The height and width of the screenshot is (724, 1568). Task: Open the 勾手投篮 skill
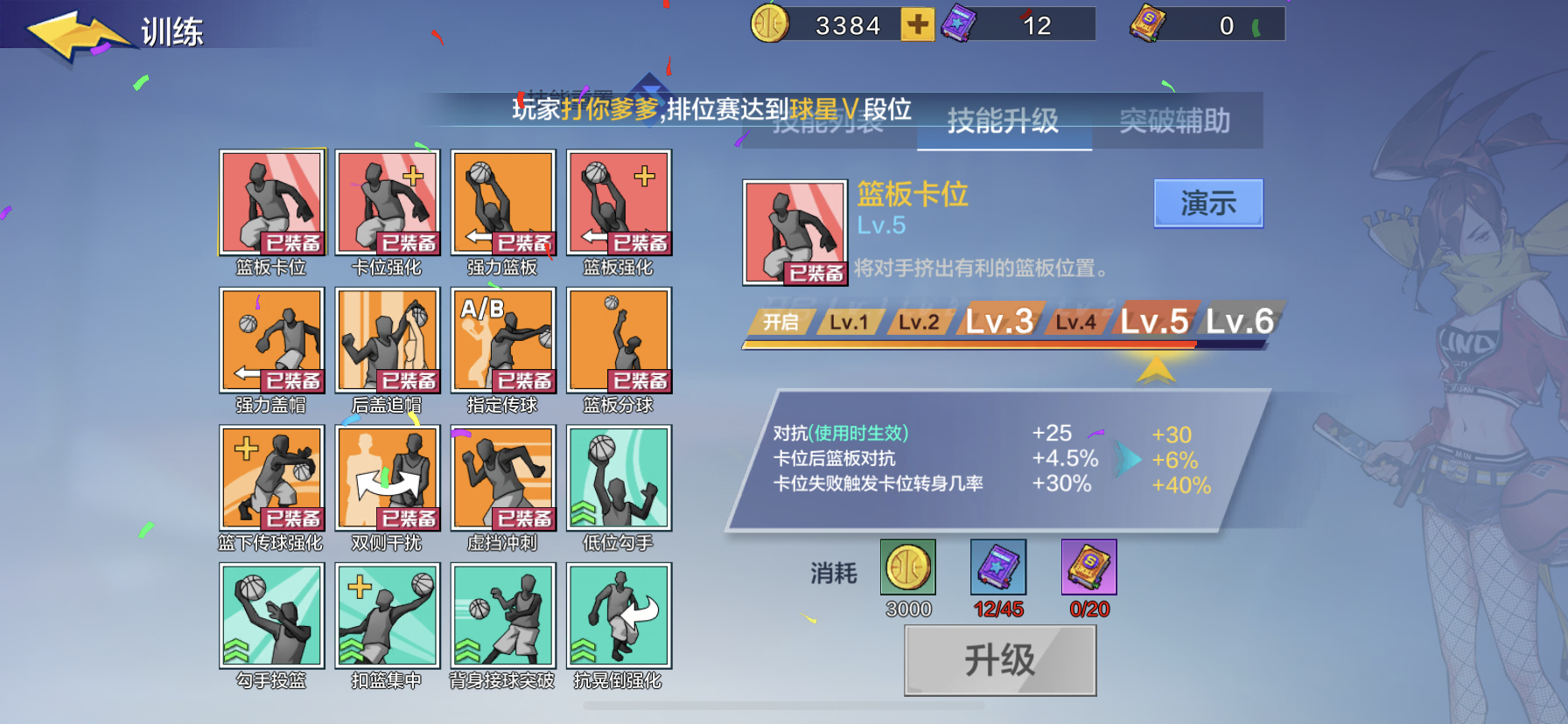coord(271,616)
